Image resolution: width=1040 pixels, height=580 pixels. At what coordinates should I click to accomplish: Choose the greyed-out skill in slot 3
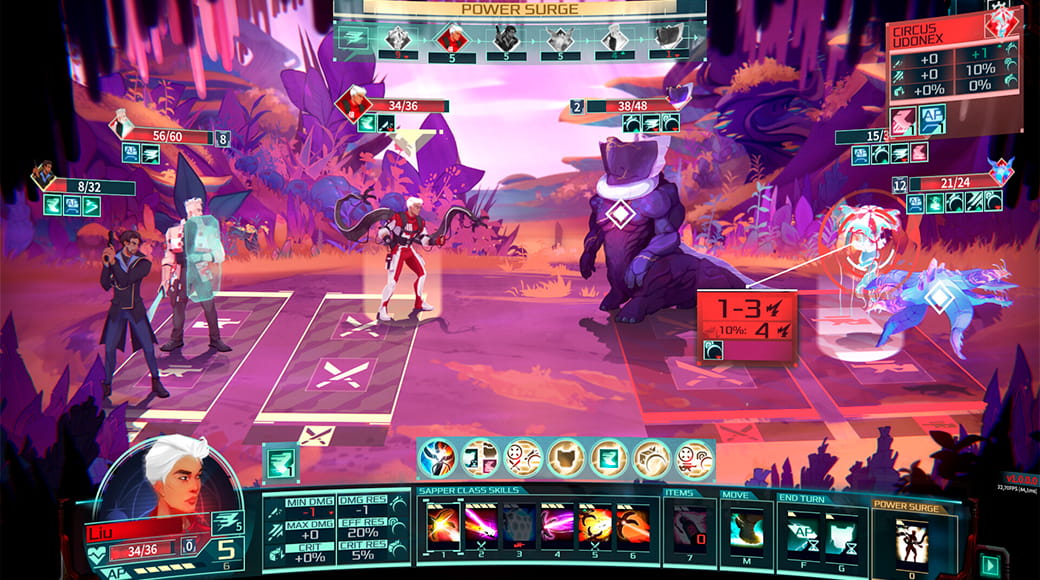click(x=519, y=526)
